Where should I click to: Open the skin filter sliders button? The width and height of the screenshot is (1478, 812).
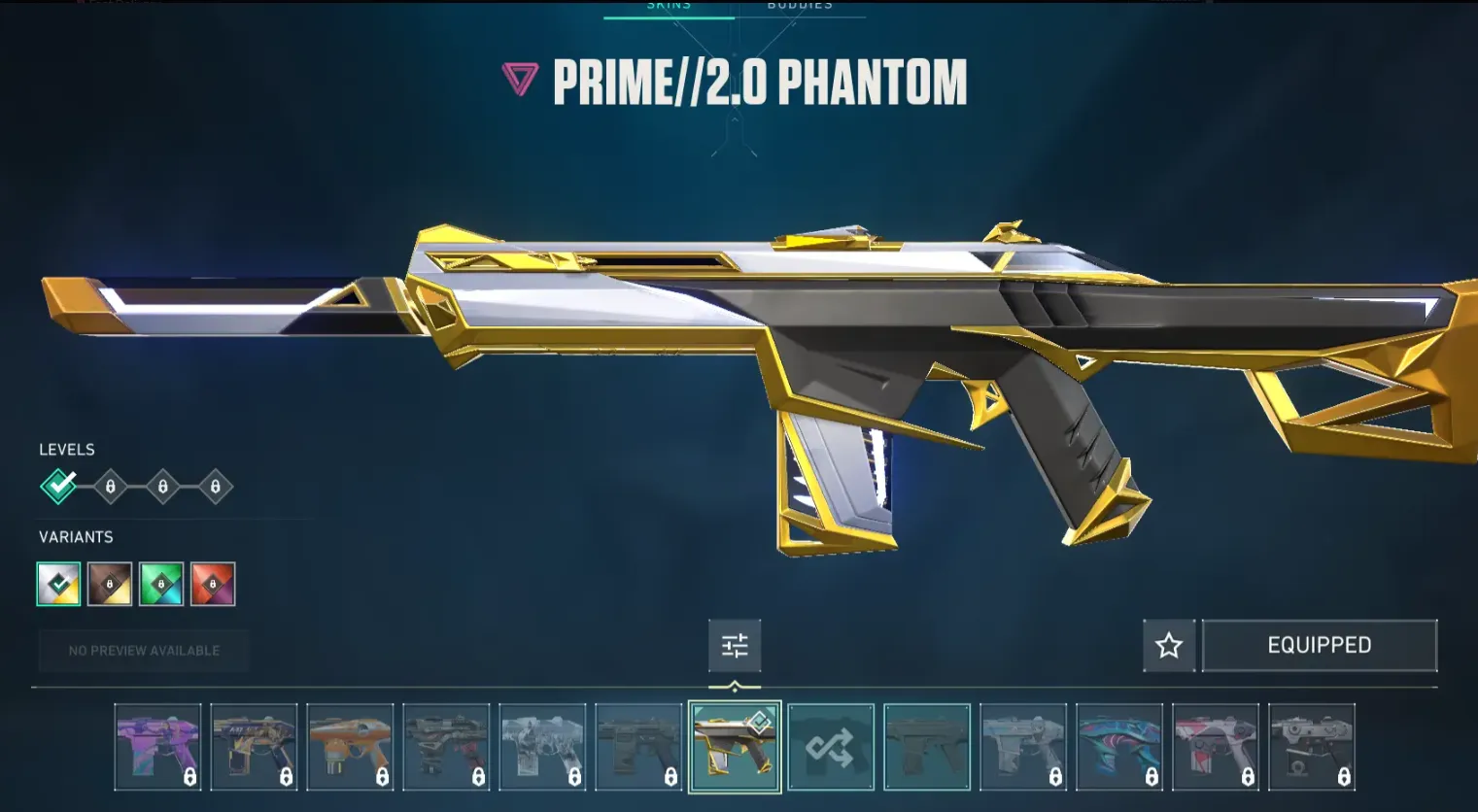tap(735, 646)
